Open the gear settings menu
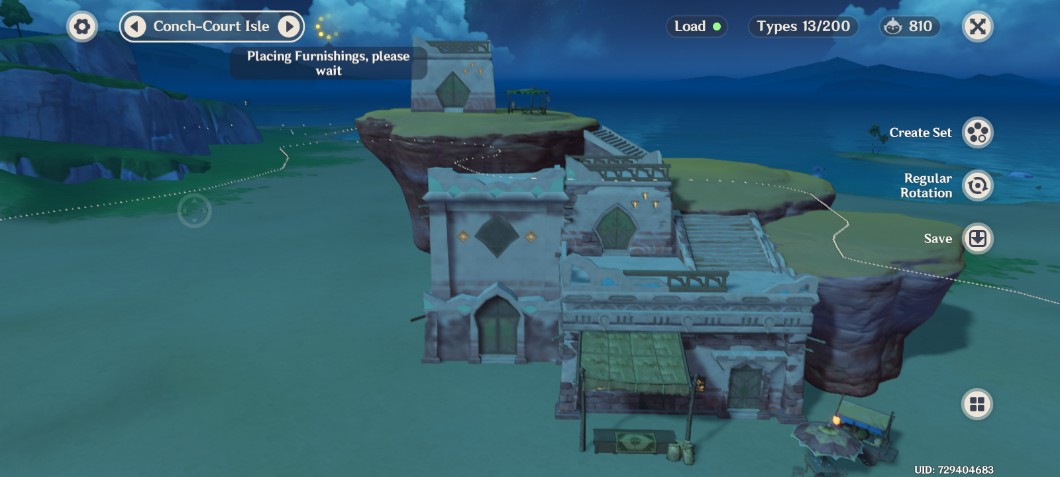Image resolution: width=1060 pixels, height=477 pixels. tap(82, 27)
